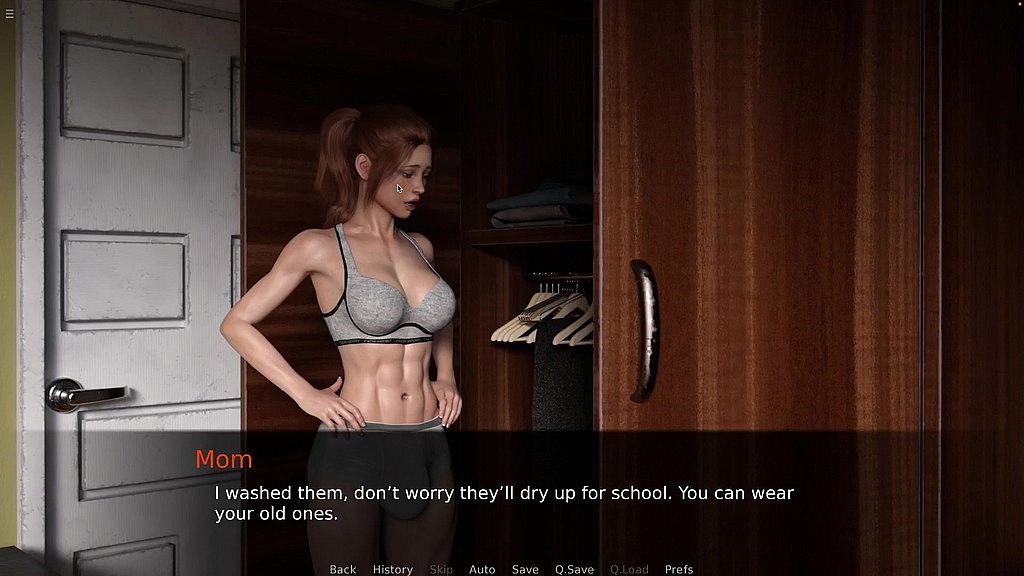The height and width of the screenshot is (576, 1024).
Task: Quick load with Q.Load
Action: [629, 569]
